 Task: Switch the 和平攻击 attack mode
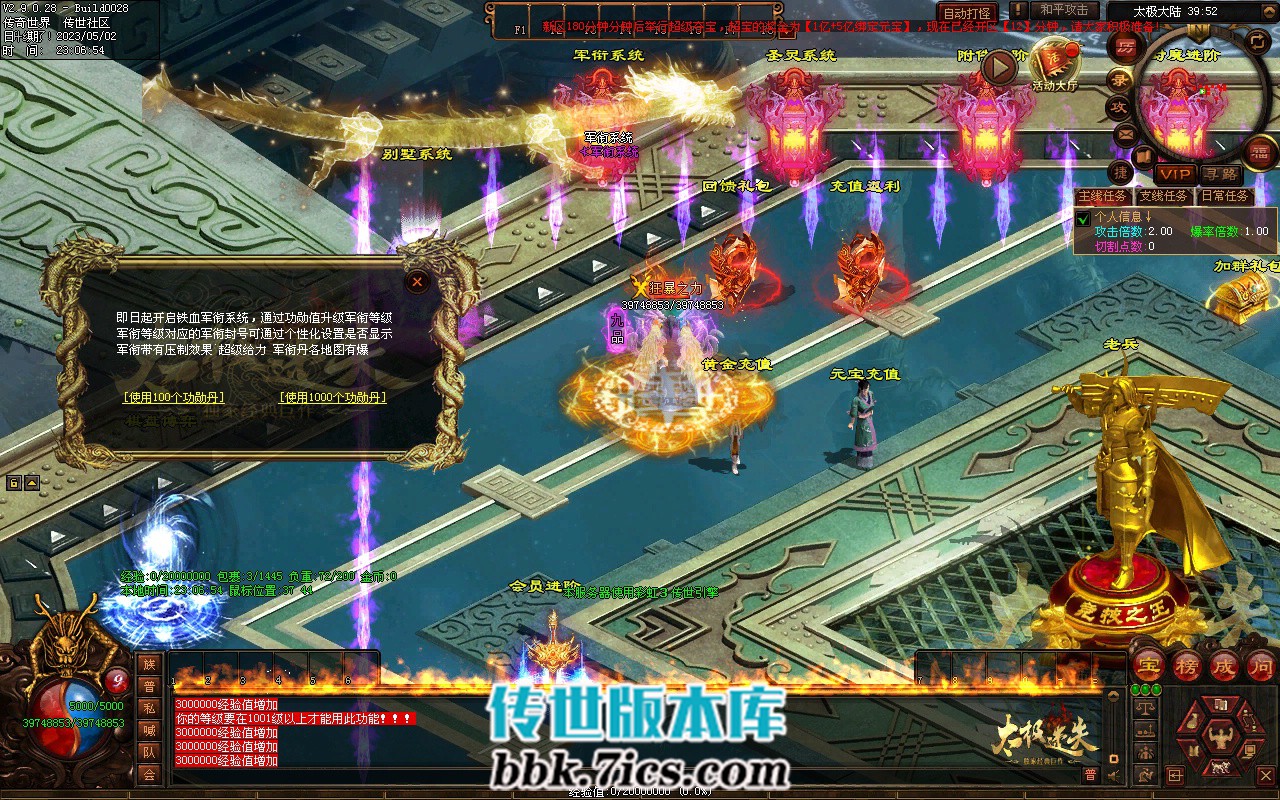(1064, 10)
